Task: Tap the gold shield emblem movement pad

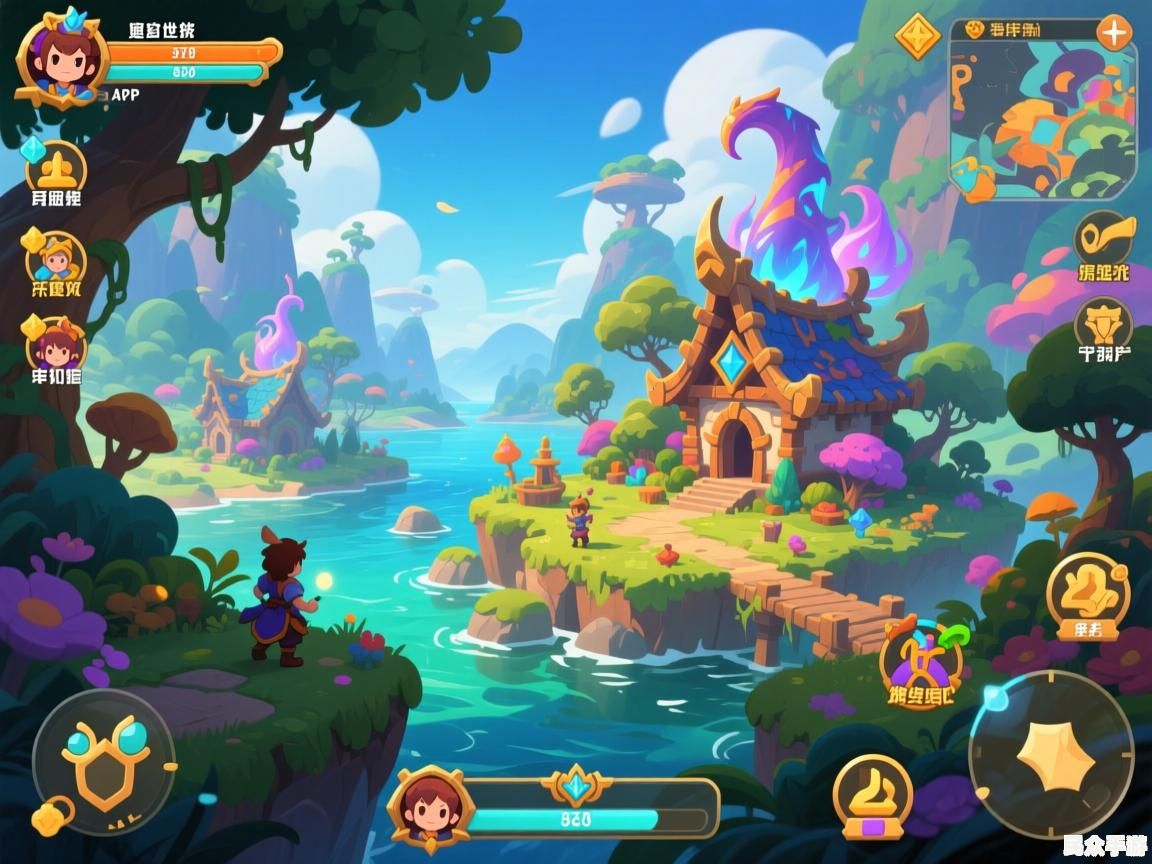Action: point(104,762)
